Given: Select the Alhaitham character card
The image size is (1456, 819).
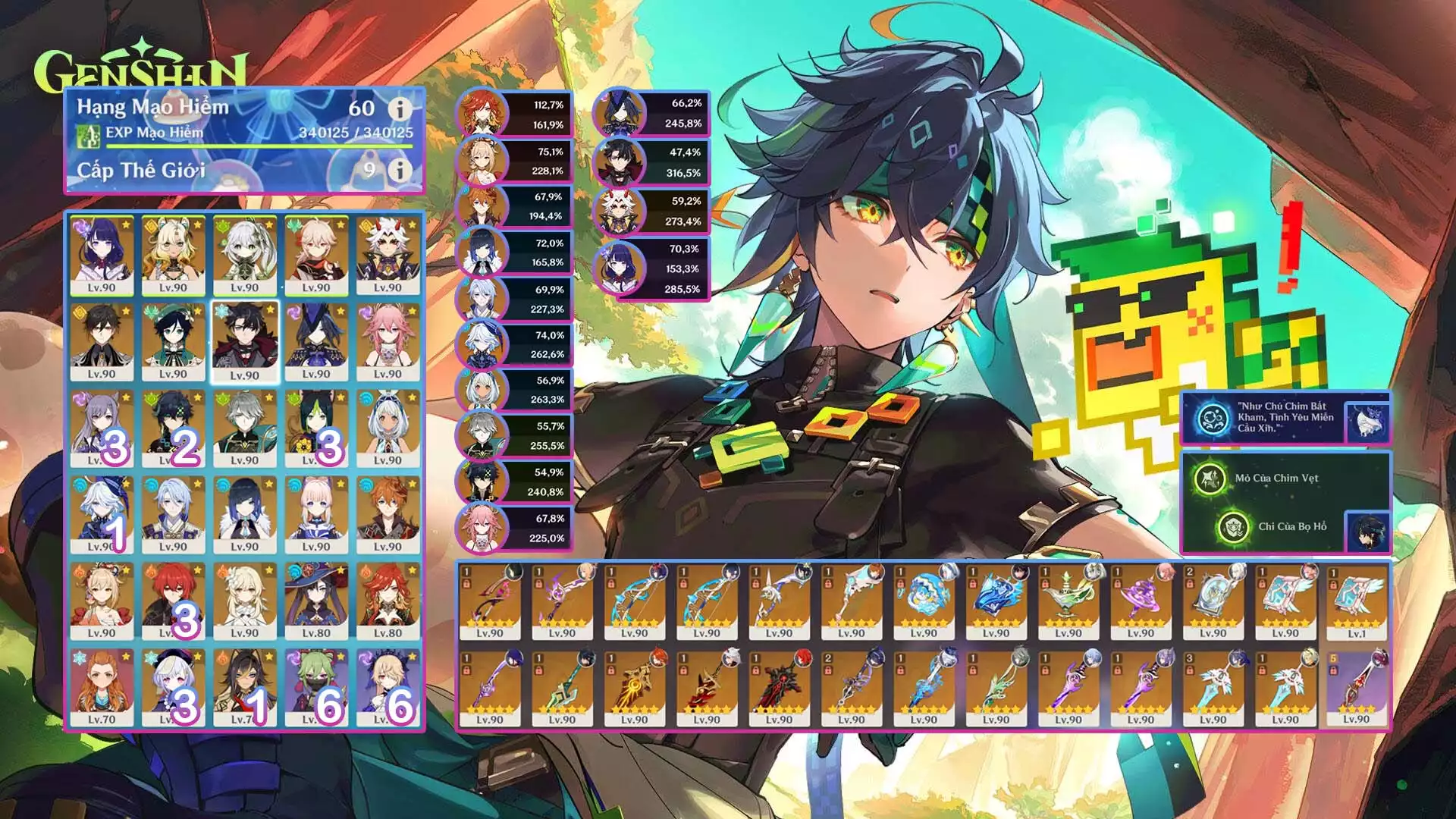Looking at the screenshot, I should pos(244,428).
